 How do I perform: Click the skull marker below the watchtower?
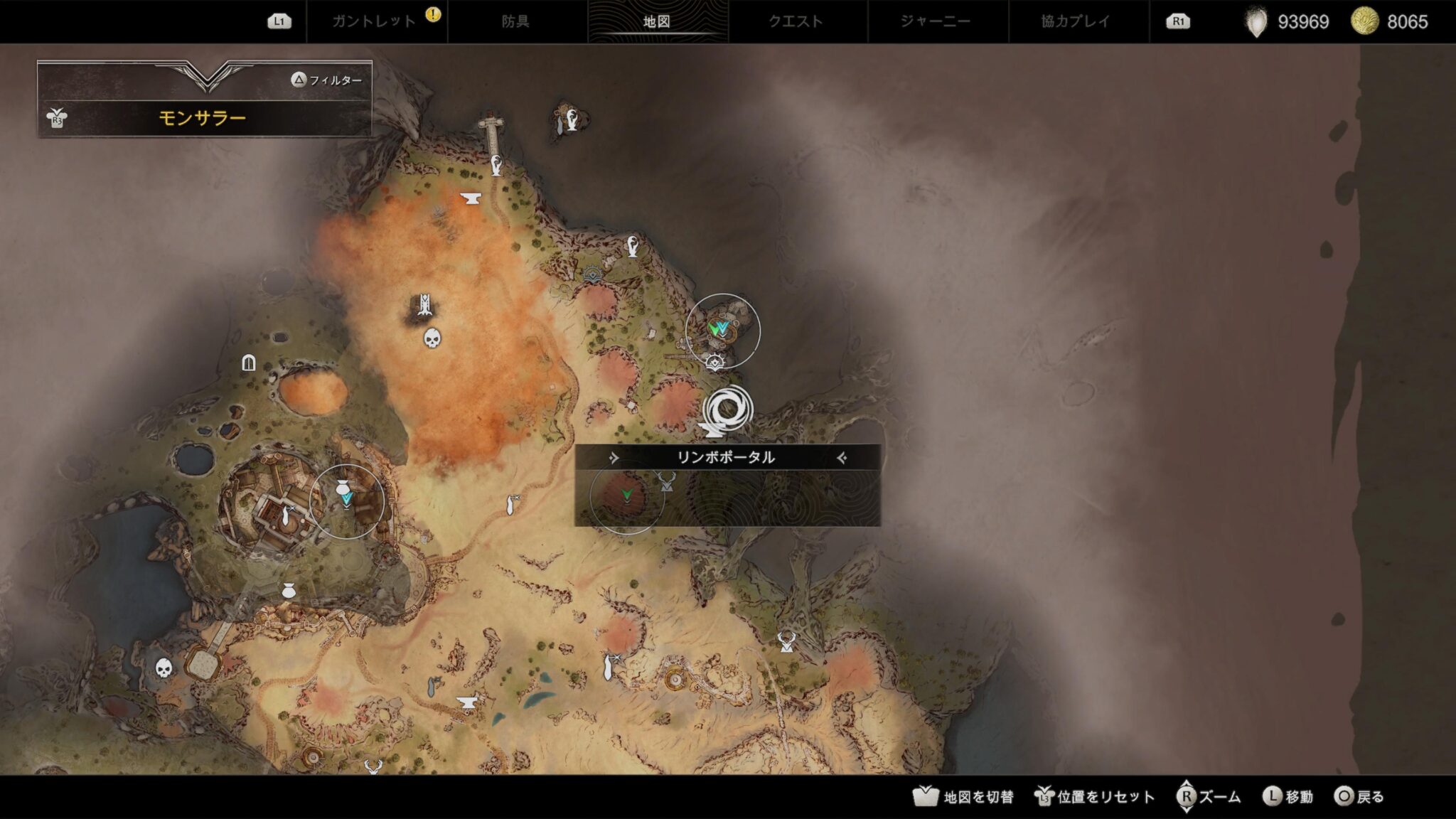click(432, 338)
